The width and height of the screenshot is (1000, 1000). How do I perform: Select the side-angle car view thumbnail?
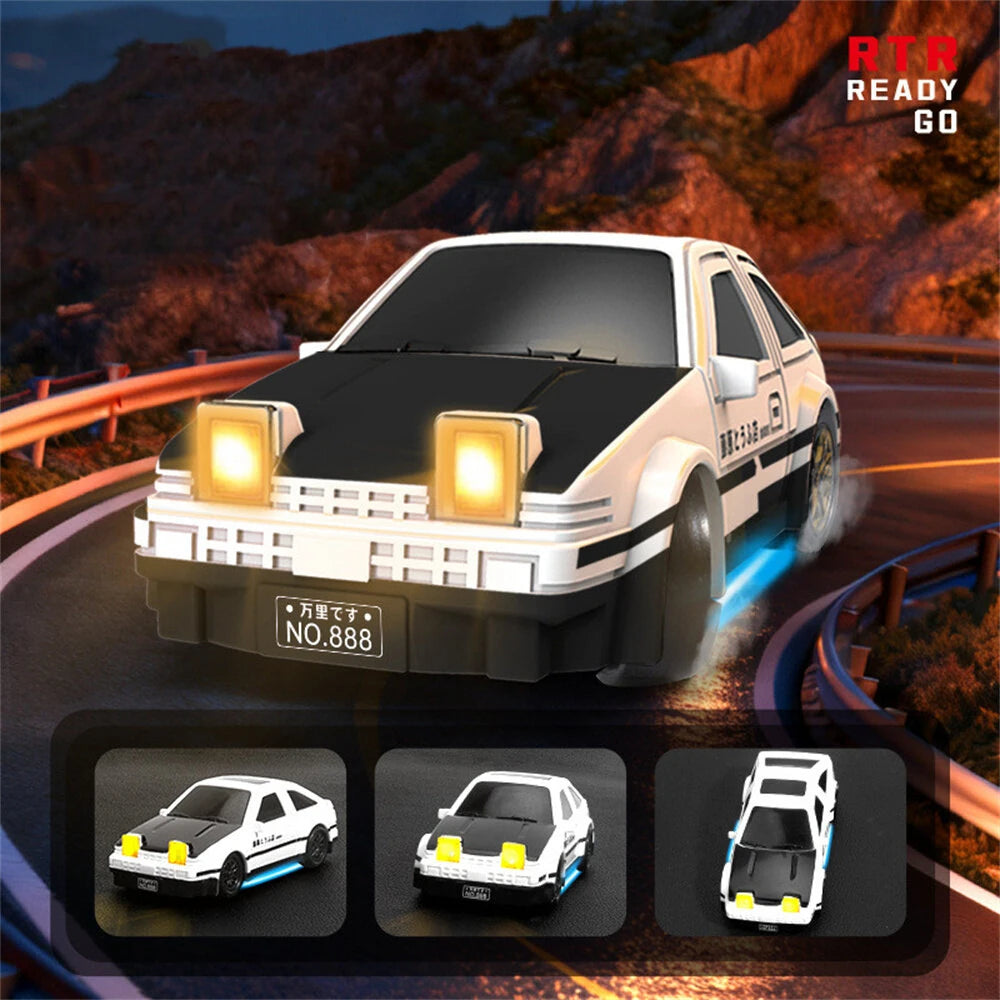coord(220,842)
